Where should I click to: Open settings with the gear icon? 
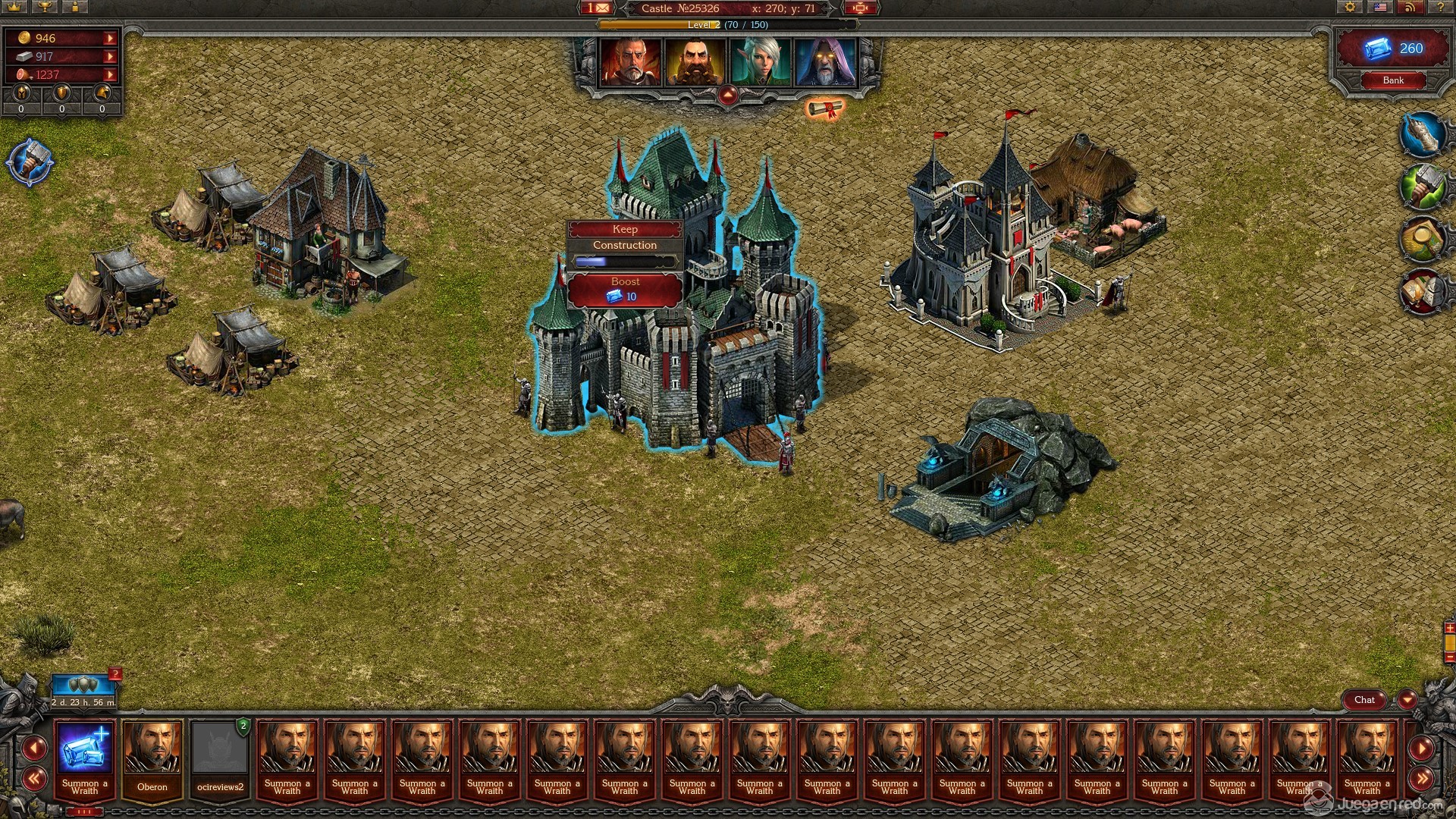[1350, 8]
